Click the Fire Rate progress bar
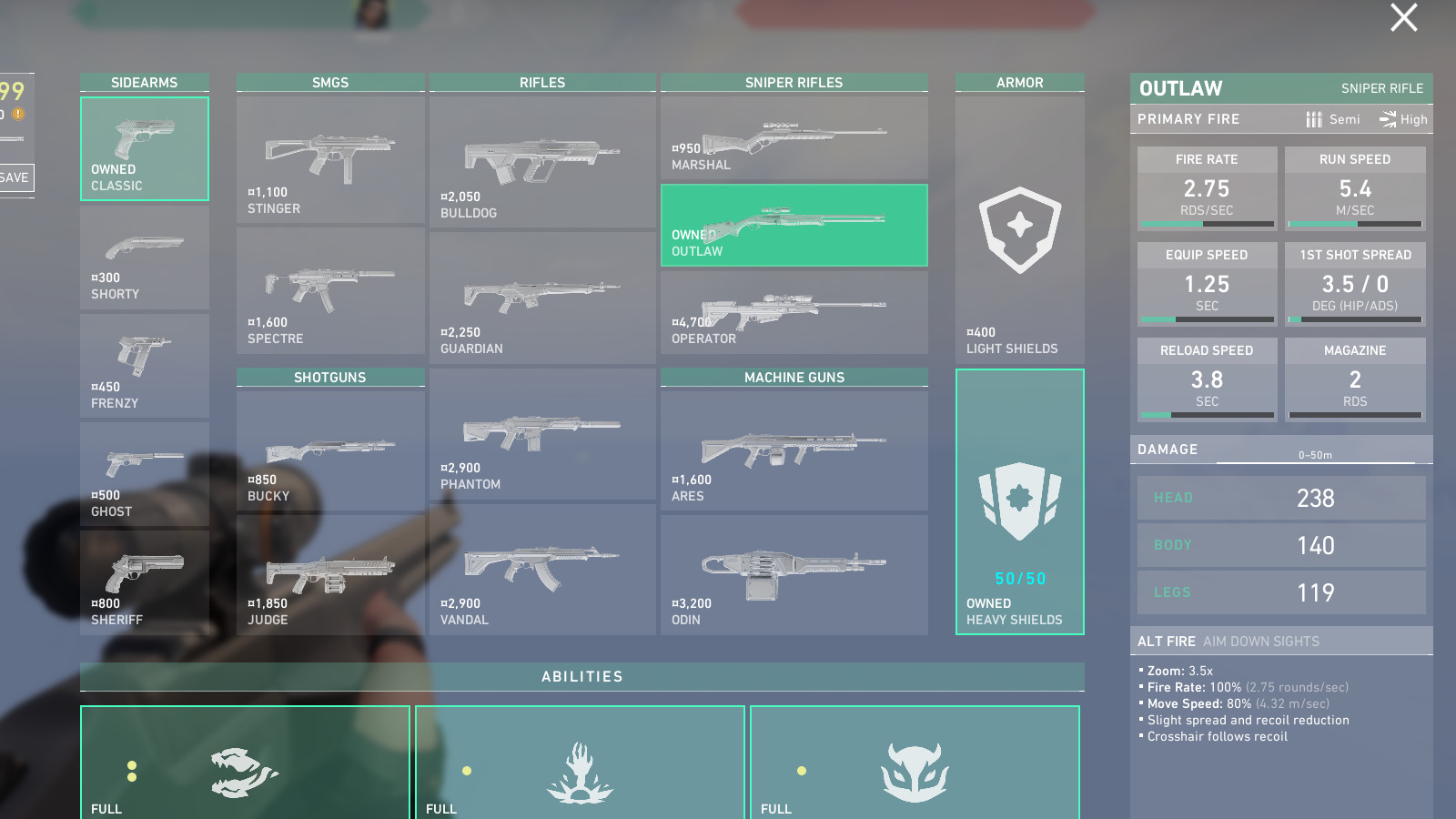The width and height of the screenshot is (1456, 819). pyautogui.click(x=1207, y=223)
